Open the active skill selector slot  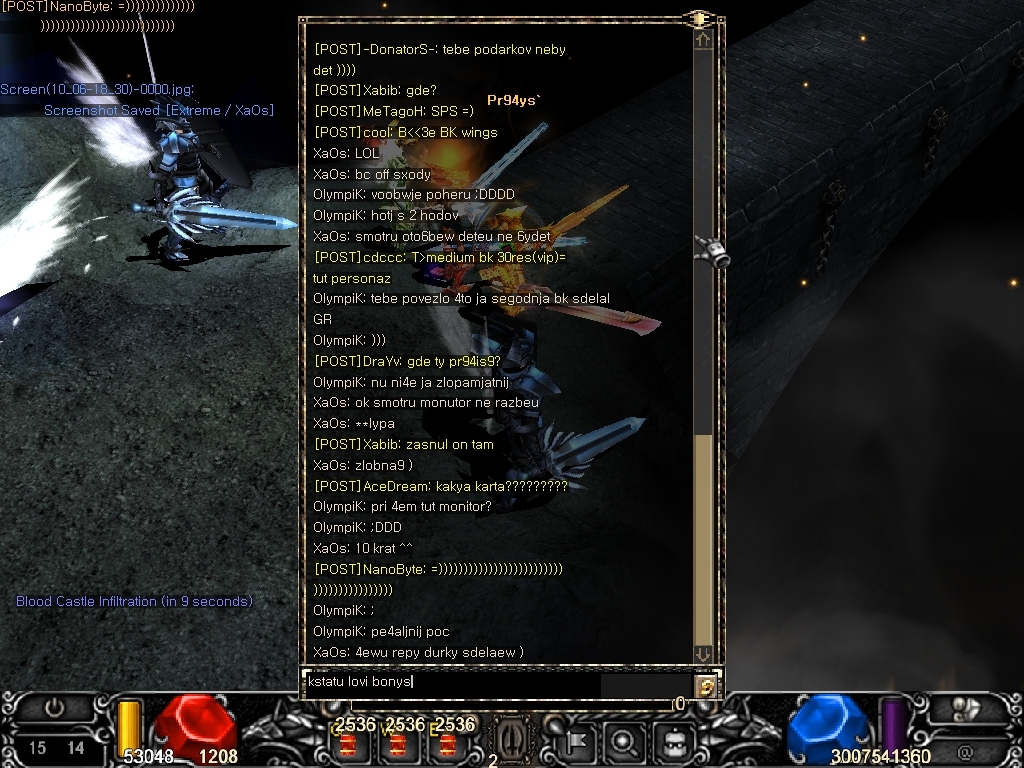coord(508,742)
